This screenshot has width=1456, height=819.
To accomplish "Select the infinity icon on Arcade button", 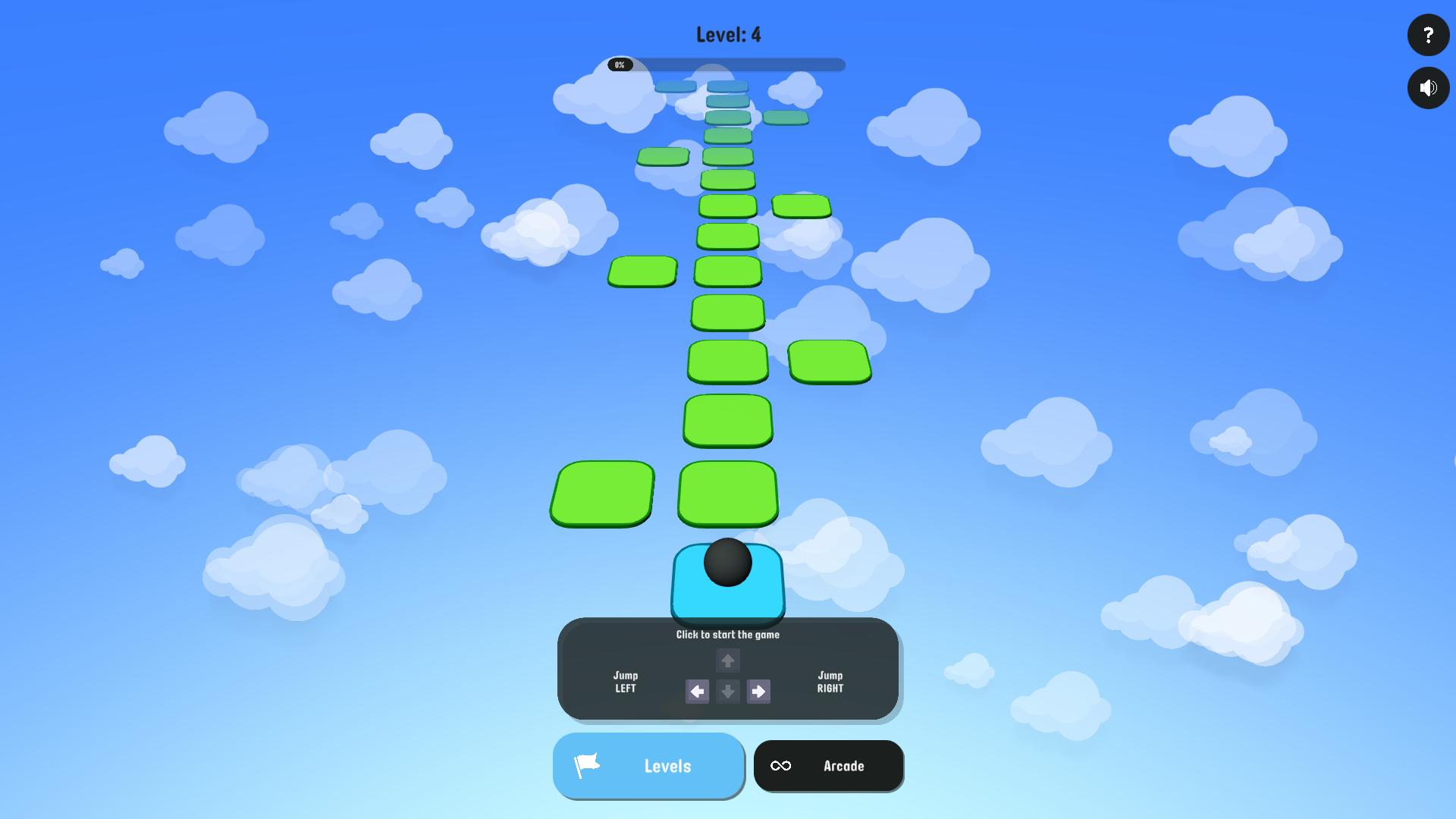I will click(782, 766).
